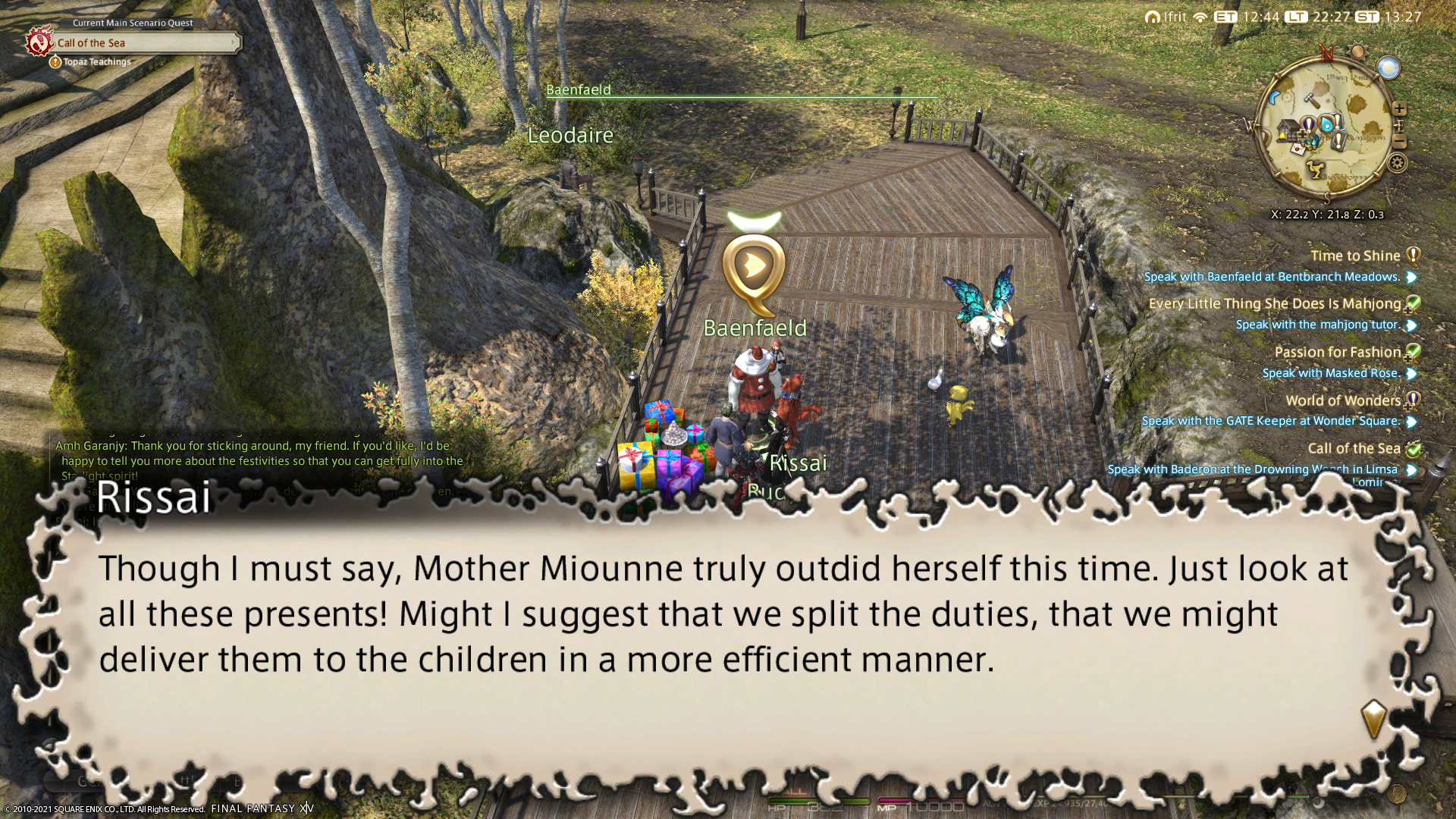1456x819 pixels.
Task: Select the Time to Shine quest in tracker
Action: pos(1355,256)
